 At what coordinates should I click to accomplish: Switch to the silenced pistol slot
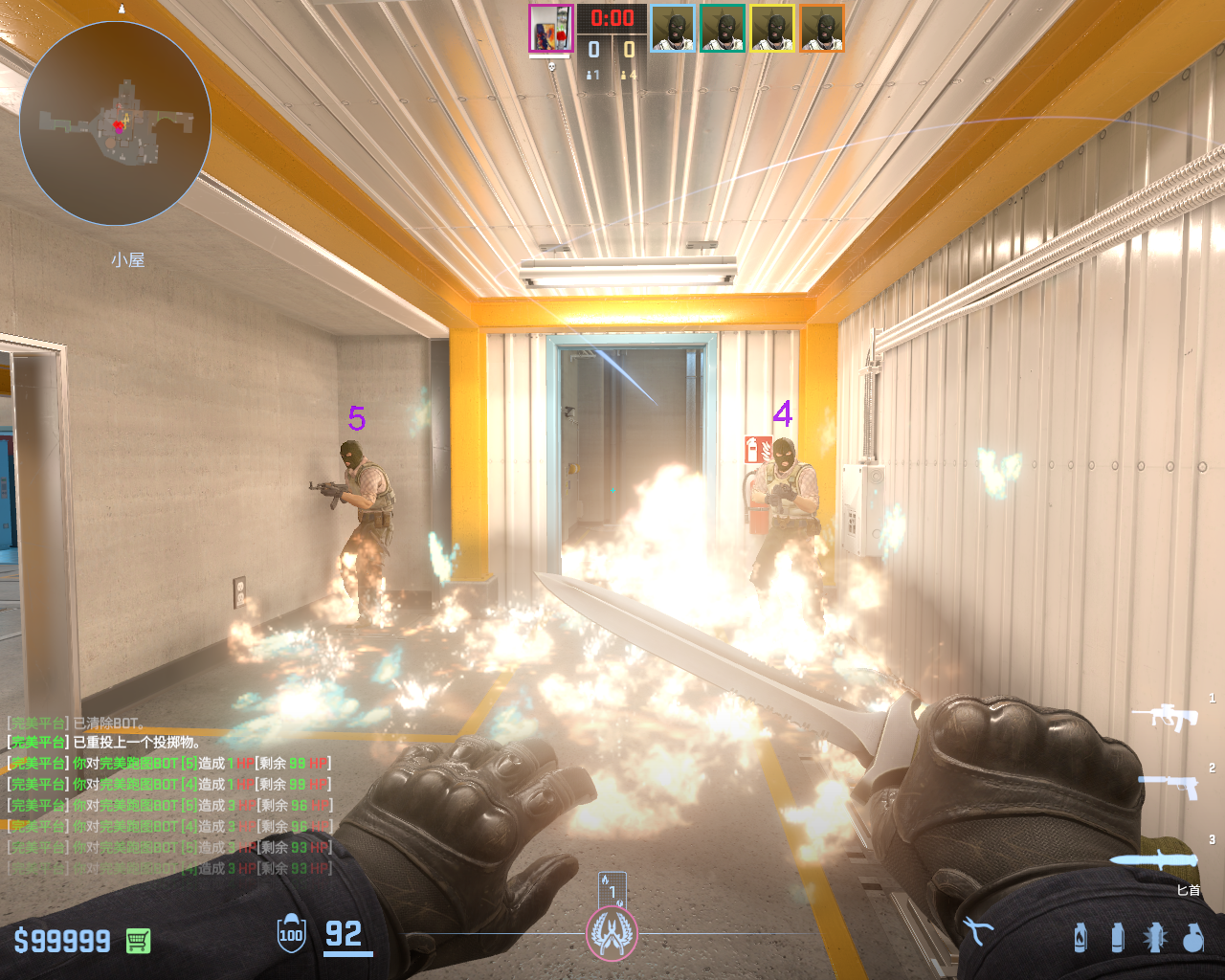[x=1169, y=787]
